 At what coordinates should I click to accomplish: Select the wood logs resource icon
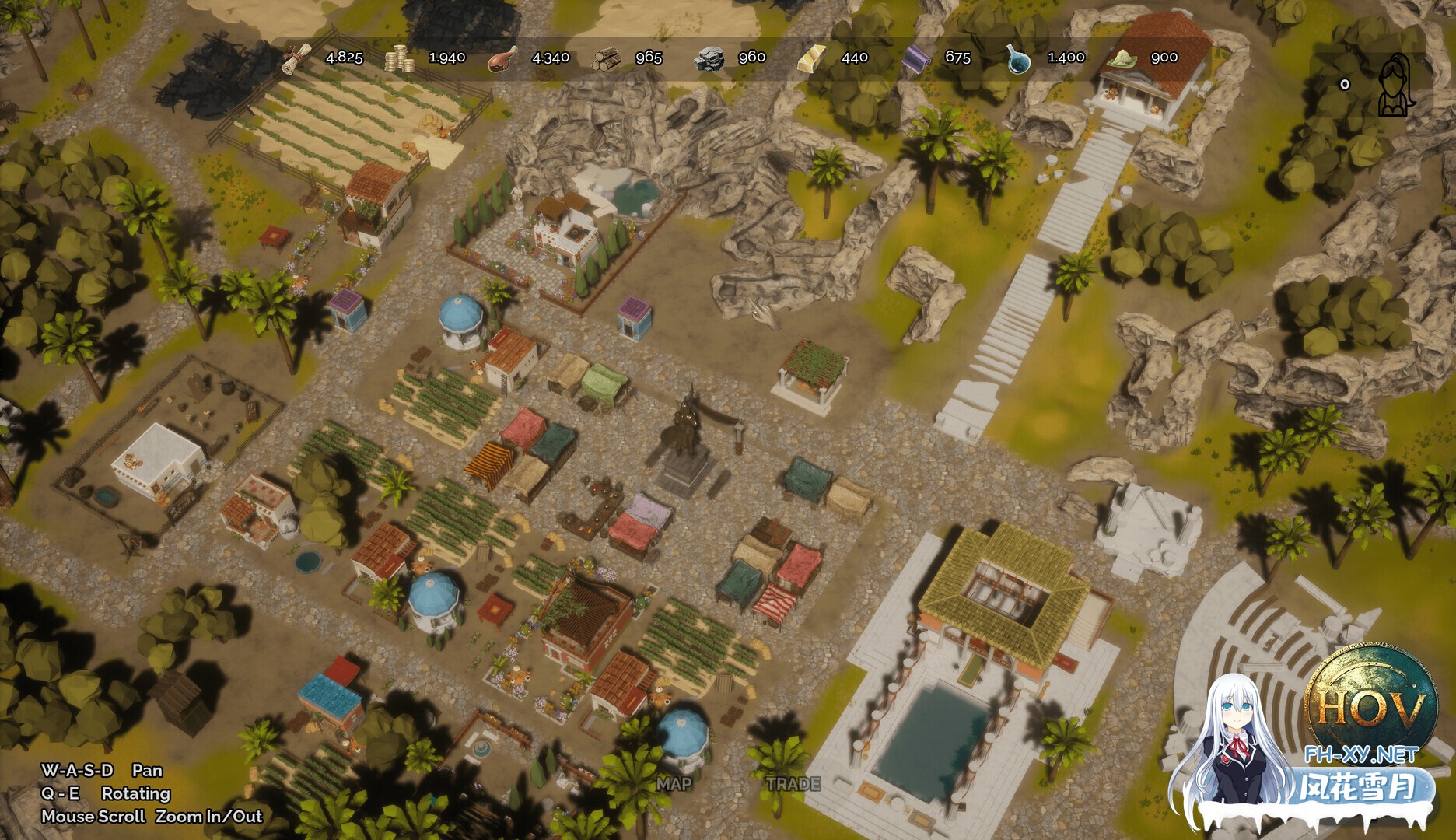(x=606, y=59)
